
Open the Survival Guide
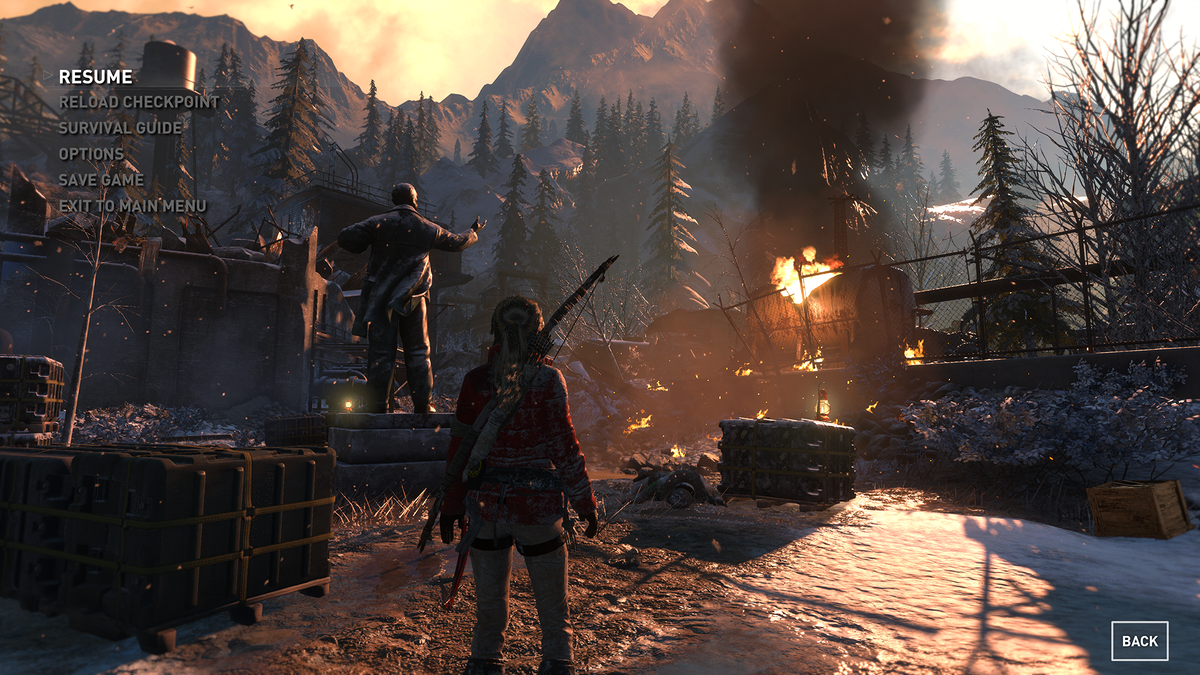[x=120, y=128]
